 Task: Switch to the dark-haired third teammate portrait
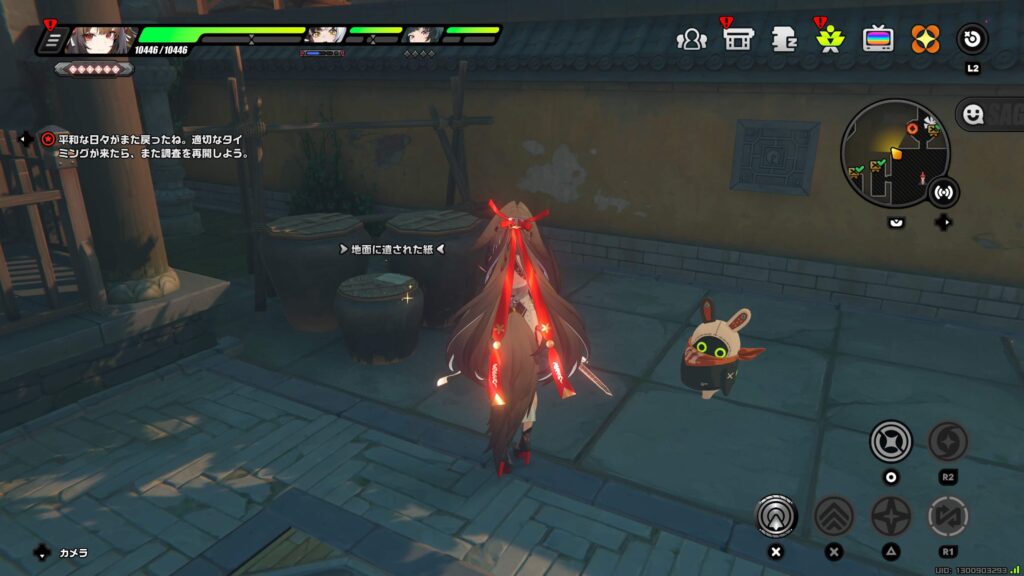coord(422,38)
